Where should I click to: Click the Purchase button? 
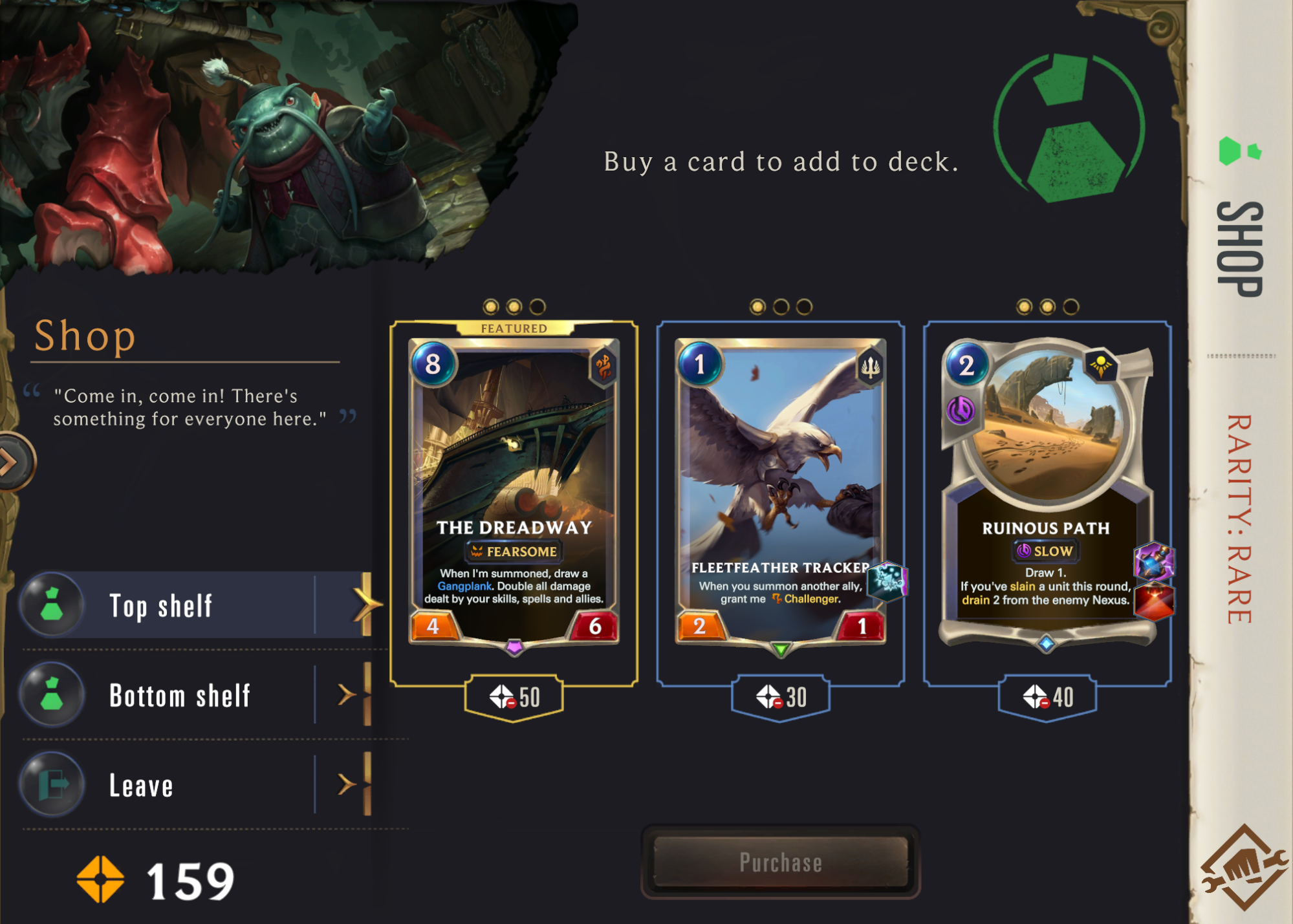tap(780, 862)
